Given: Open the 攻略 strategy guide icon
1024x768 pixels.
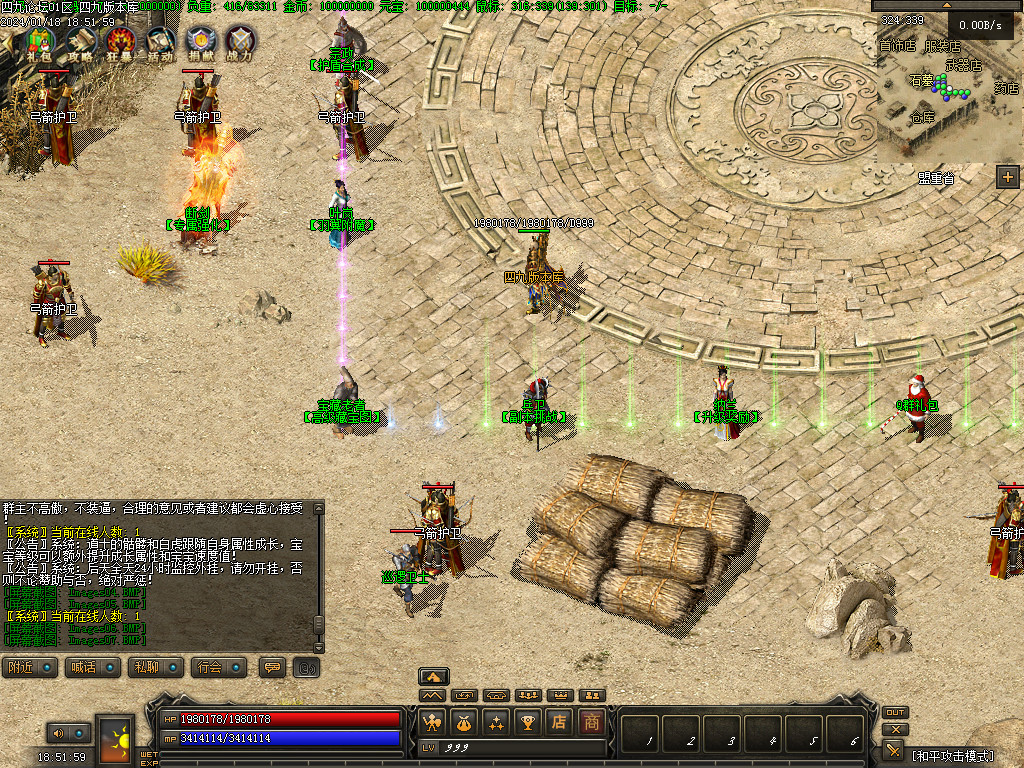Looking at the screenshot, I should [79, 42].
